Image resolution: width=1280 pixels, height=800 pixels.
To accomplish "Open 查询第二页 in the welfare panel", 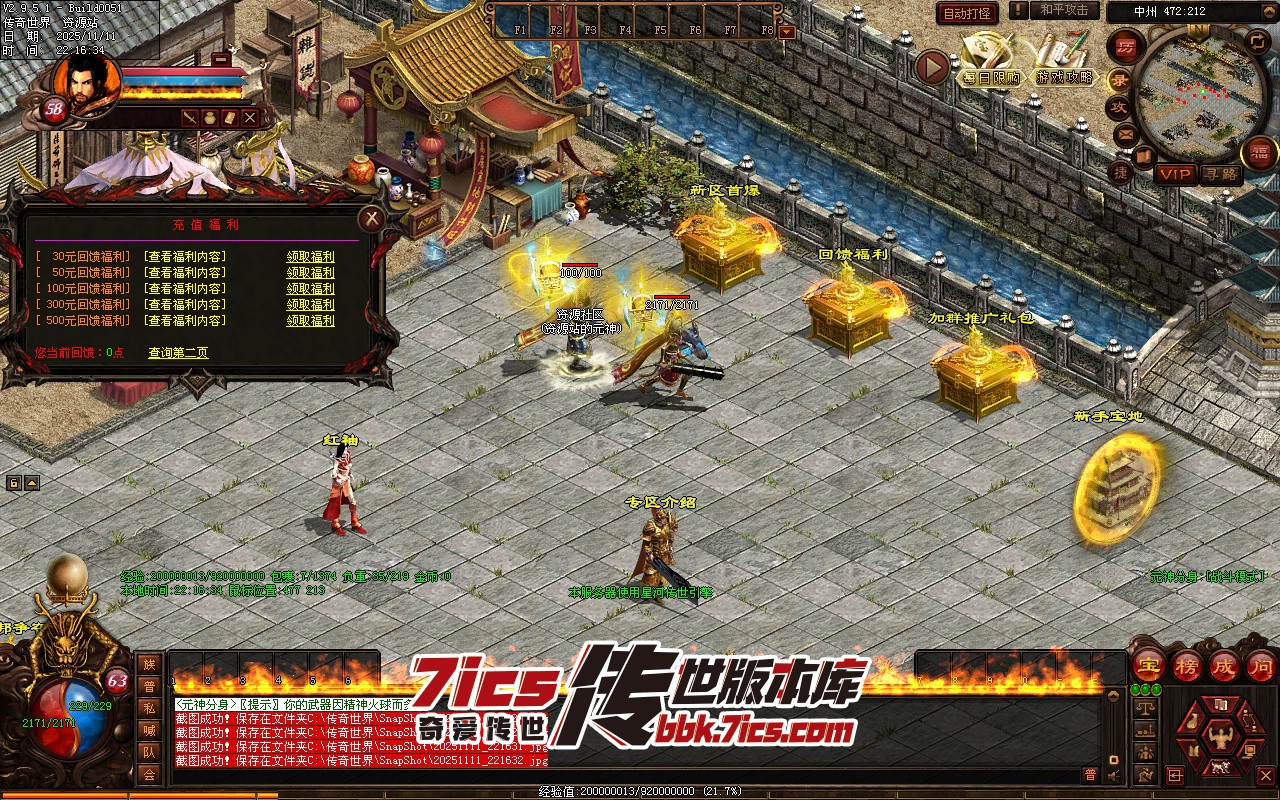I will point(178,353).
